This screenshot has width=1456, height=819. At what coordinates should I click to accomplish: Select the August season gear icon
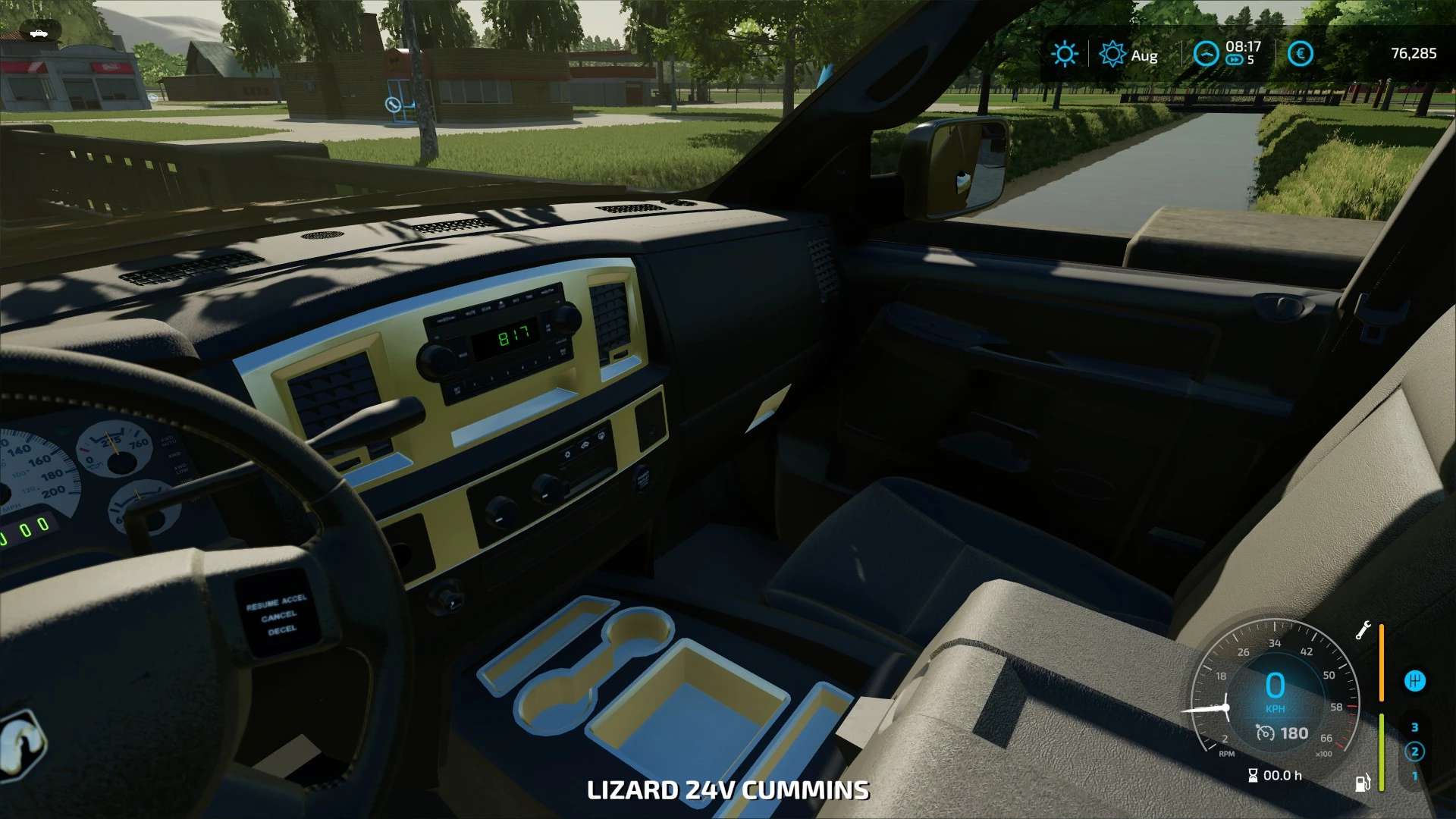(x=1112, y=54)
